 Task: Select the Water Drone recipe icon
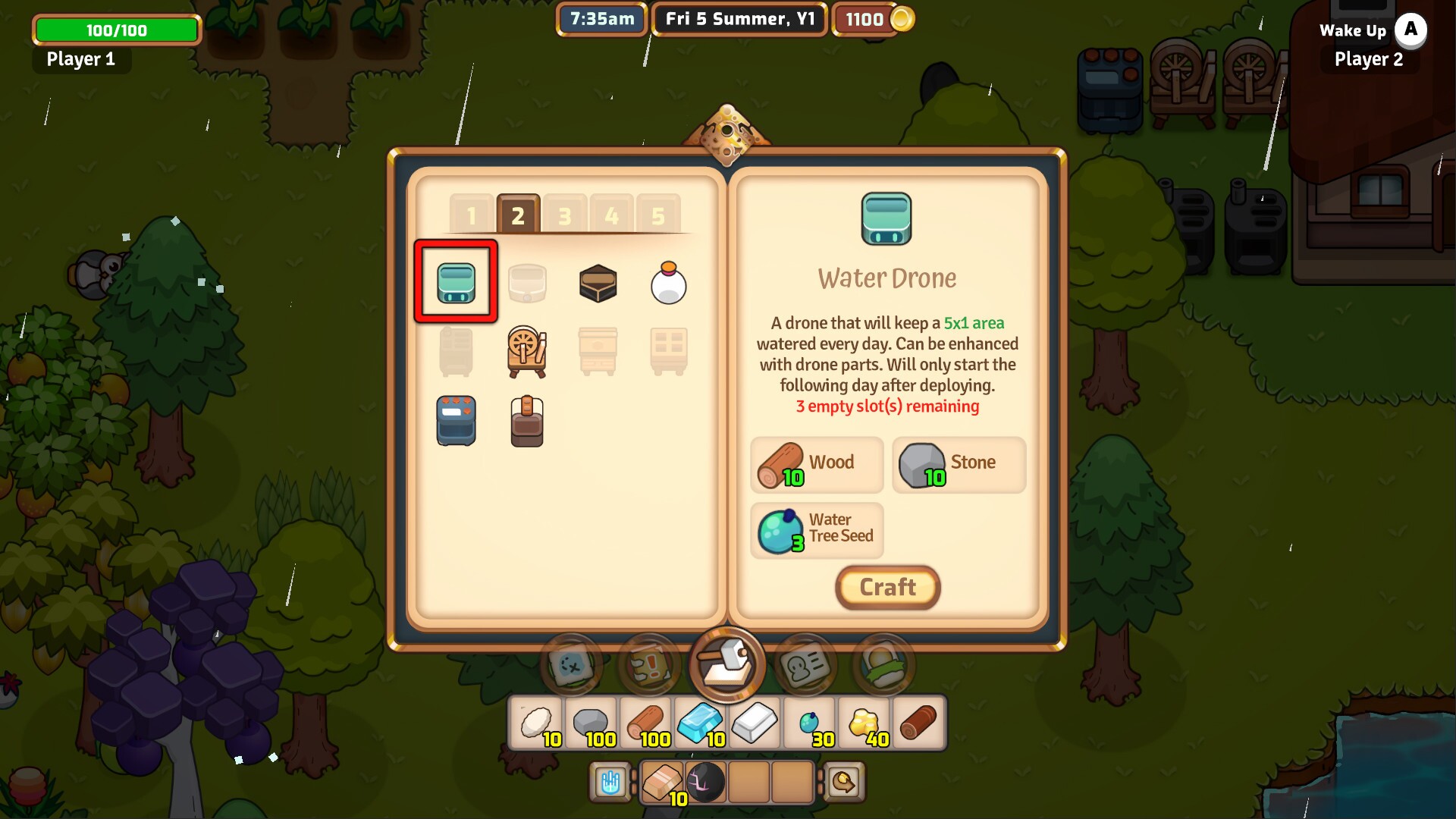point(455,282)
